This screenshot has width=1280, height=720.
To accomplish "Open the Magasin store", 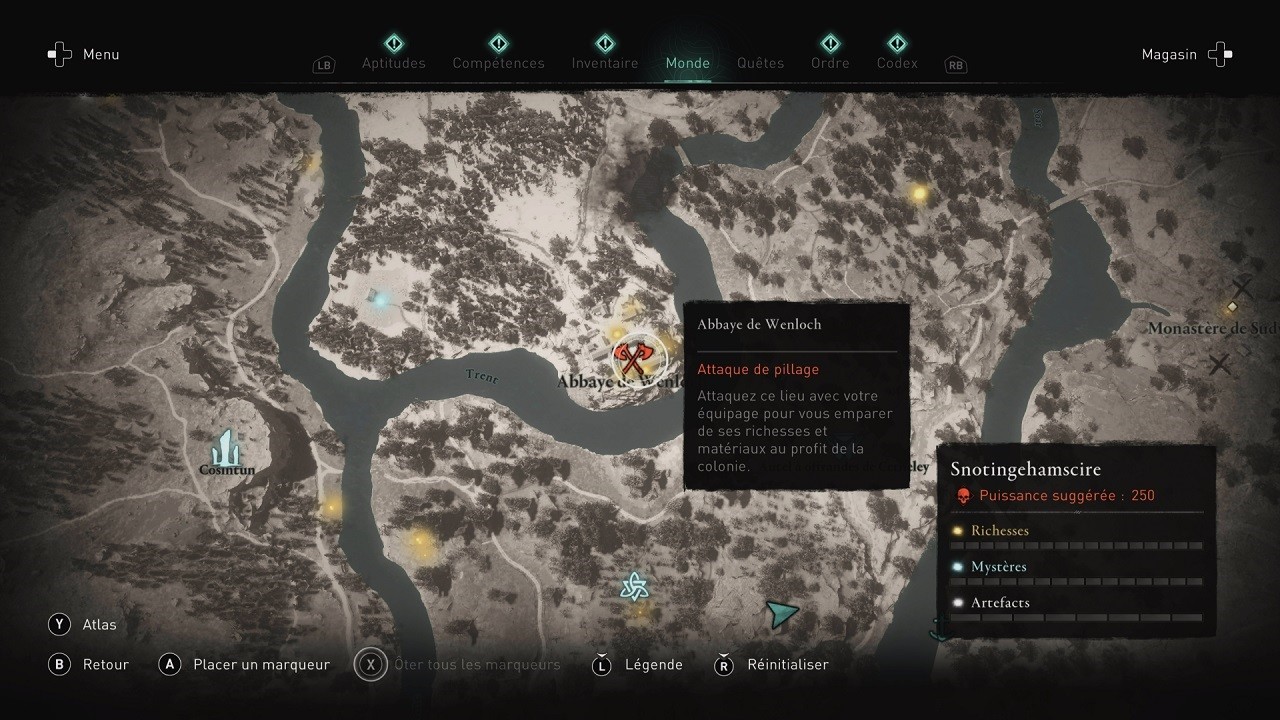I will [1186, 54].
